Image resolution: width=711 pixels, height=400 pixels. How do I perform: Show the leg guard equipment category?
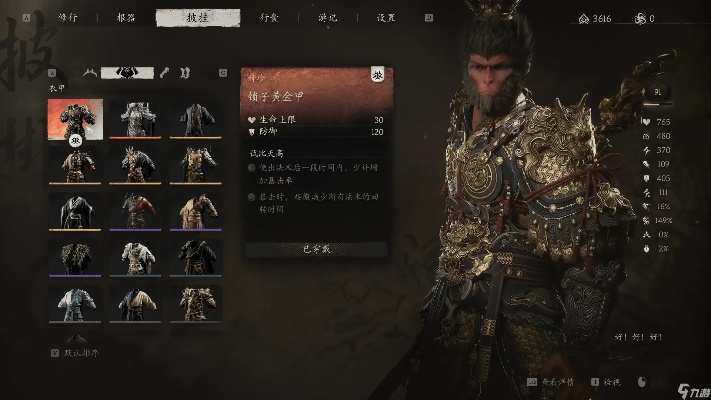(x=185, y=72)
